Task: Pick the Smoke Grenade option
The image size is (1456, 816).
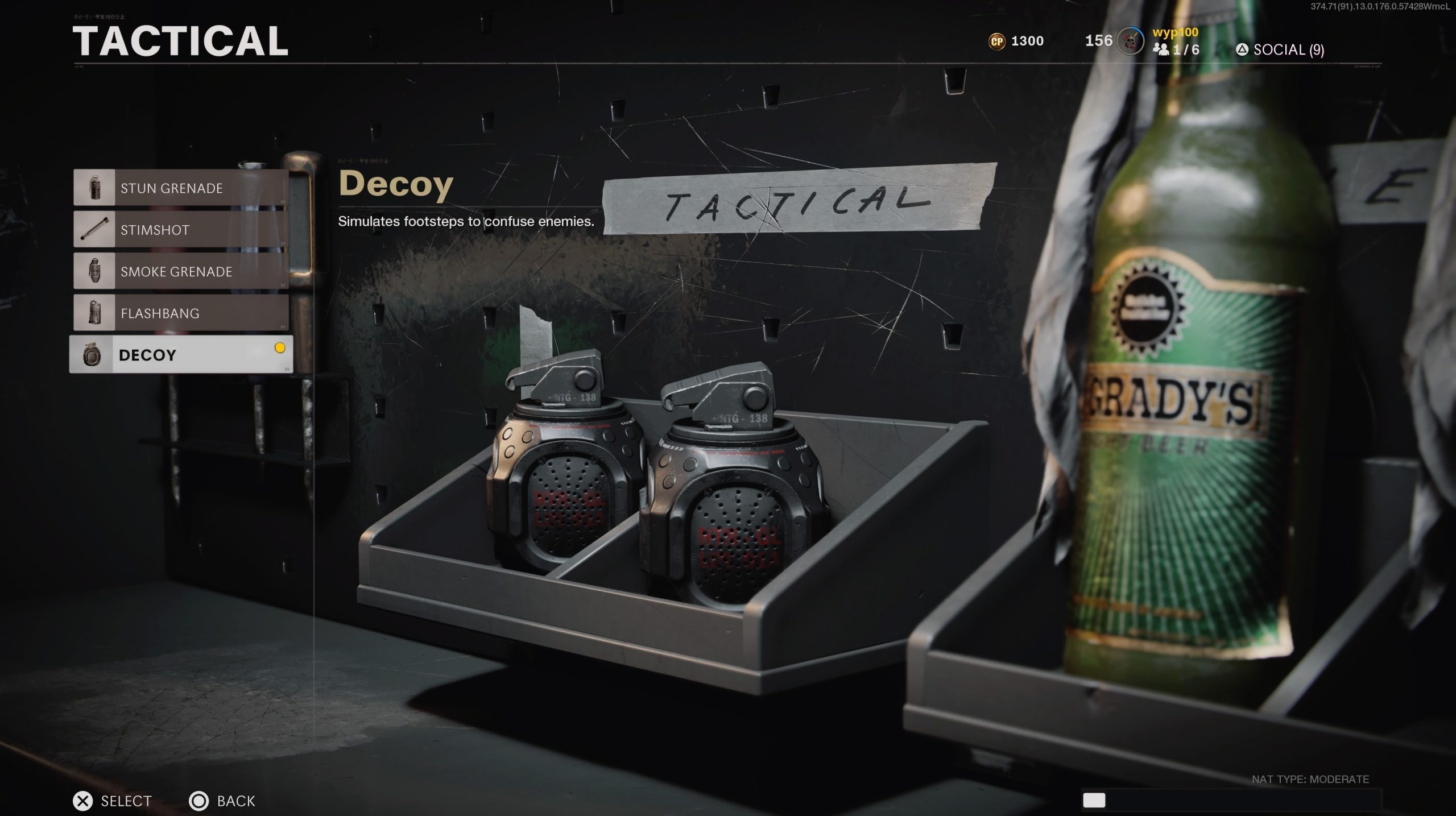Action: pos(181,271)
